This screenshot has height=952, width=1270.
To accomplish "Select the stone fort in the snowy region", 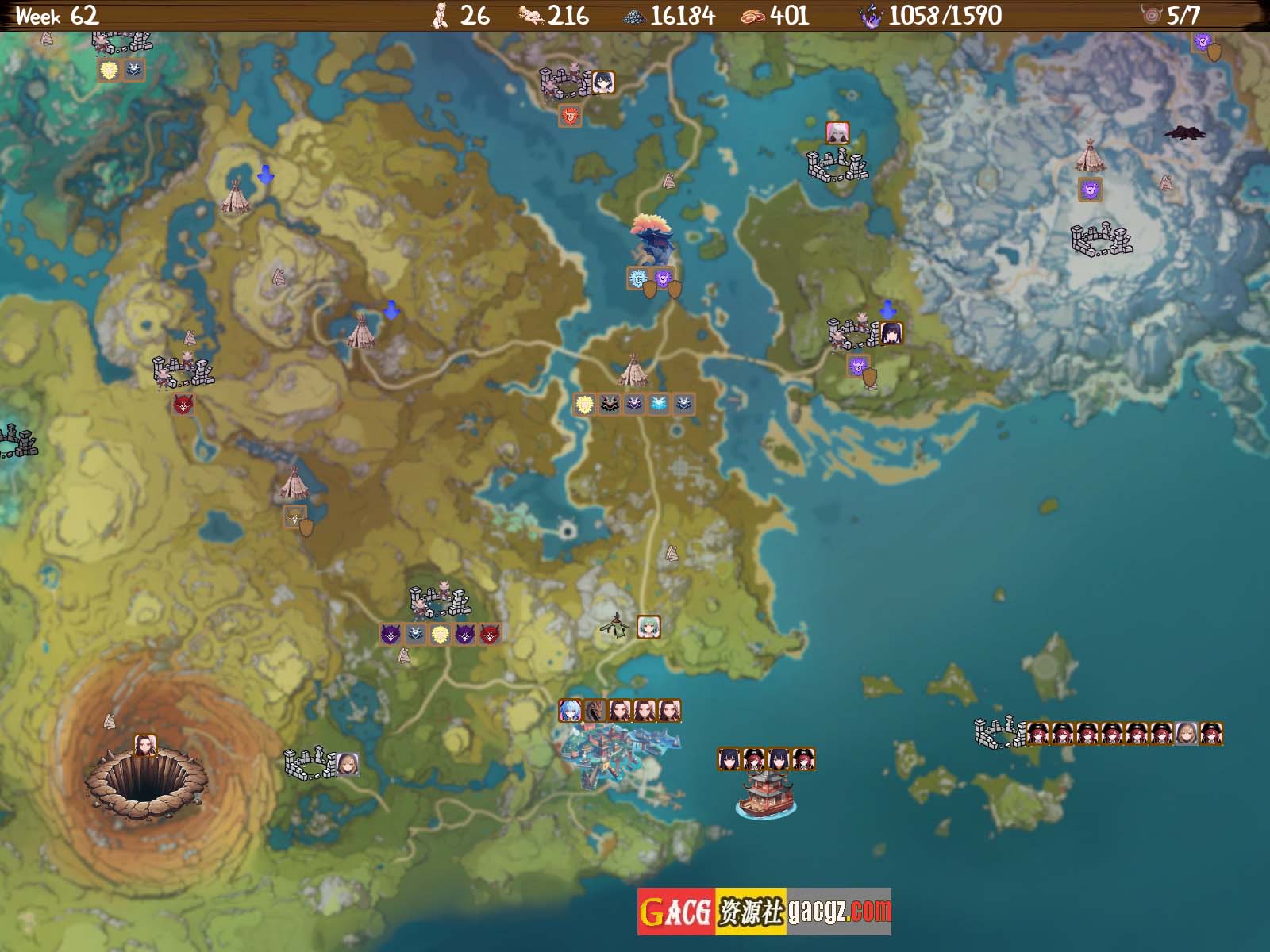I will click(1100, 240).
